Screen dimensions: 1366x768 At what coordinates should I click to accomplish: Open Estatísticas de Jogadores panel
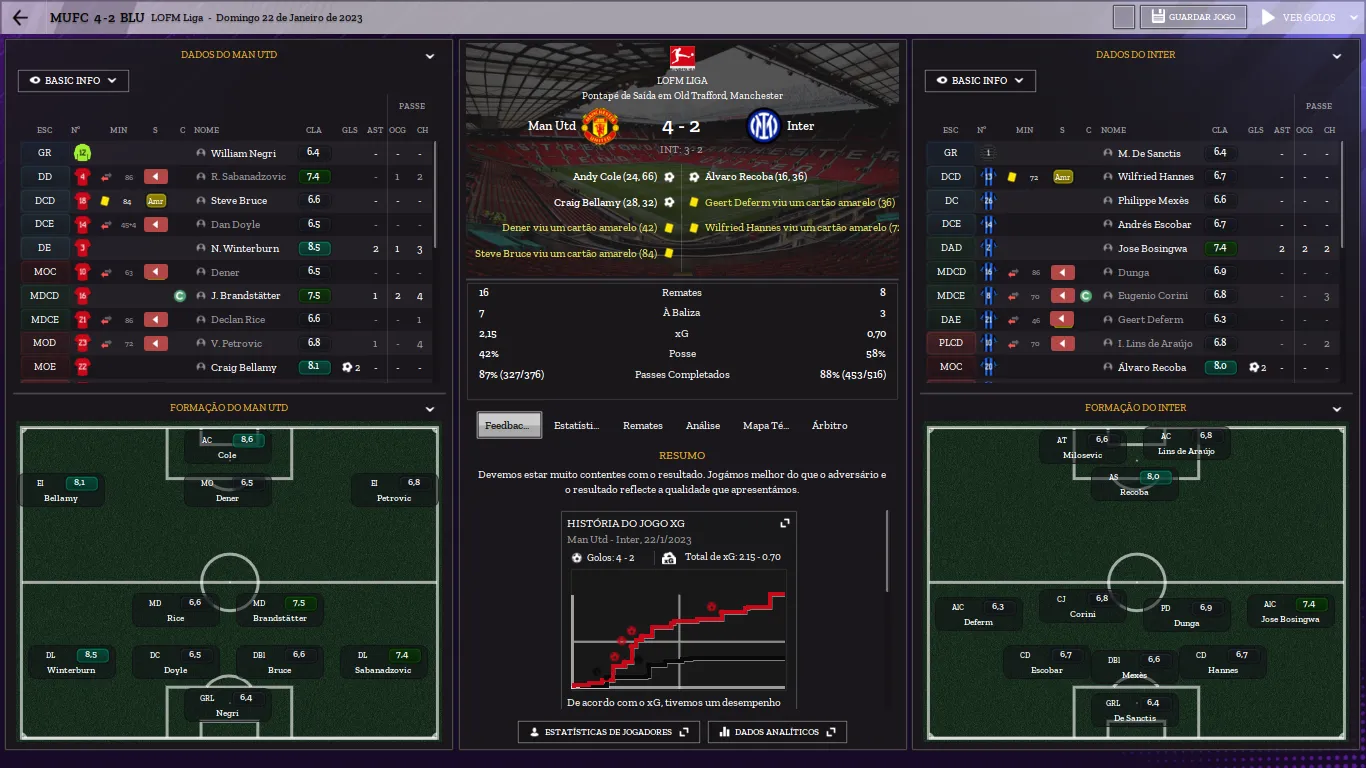(608, 732)
